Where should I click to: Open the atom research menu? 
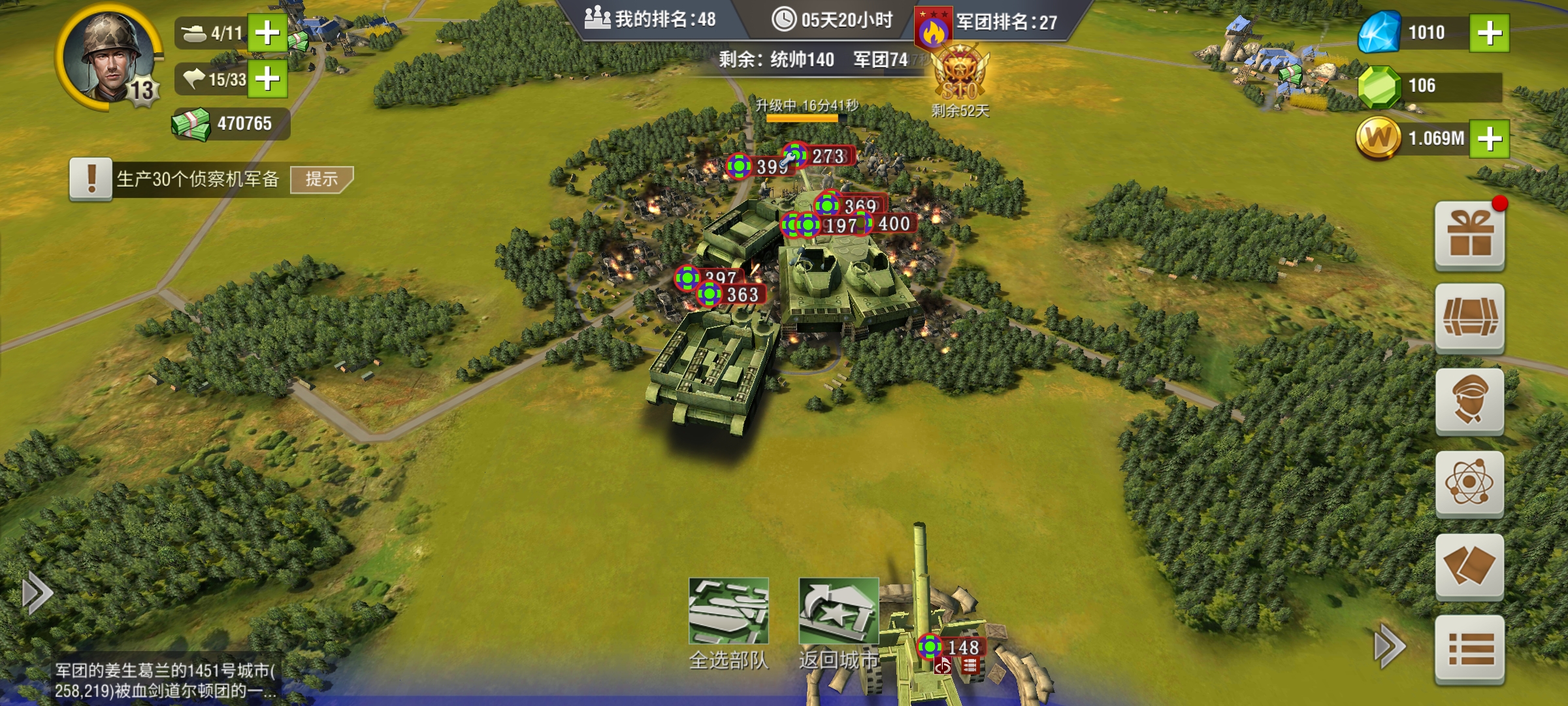(x=1469, y=484)
